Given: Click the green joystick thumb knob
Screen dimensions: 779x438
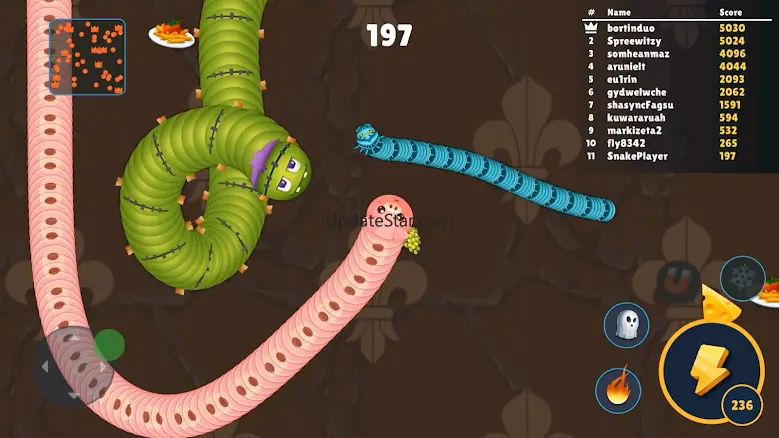Looking at the screenshot, I should click(110, 346).
